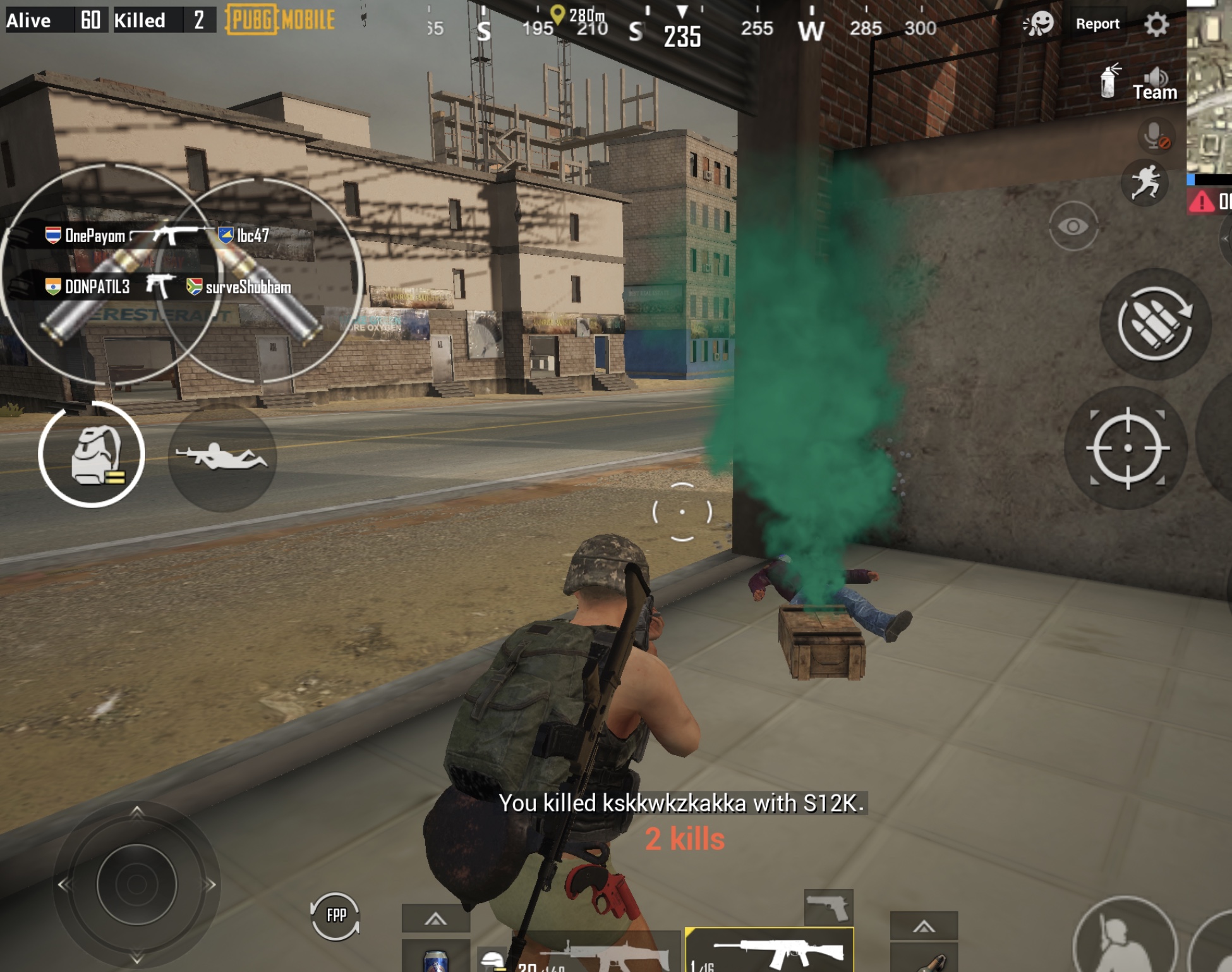The width and height of the screenshot is (1232, 972).
Task: Reload weapon with the bullets button
Action: click(x=1155, y=324)
